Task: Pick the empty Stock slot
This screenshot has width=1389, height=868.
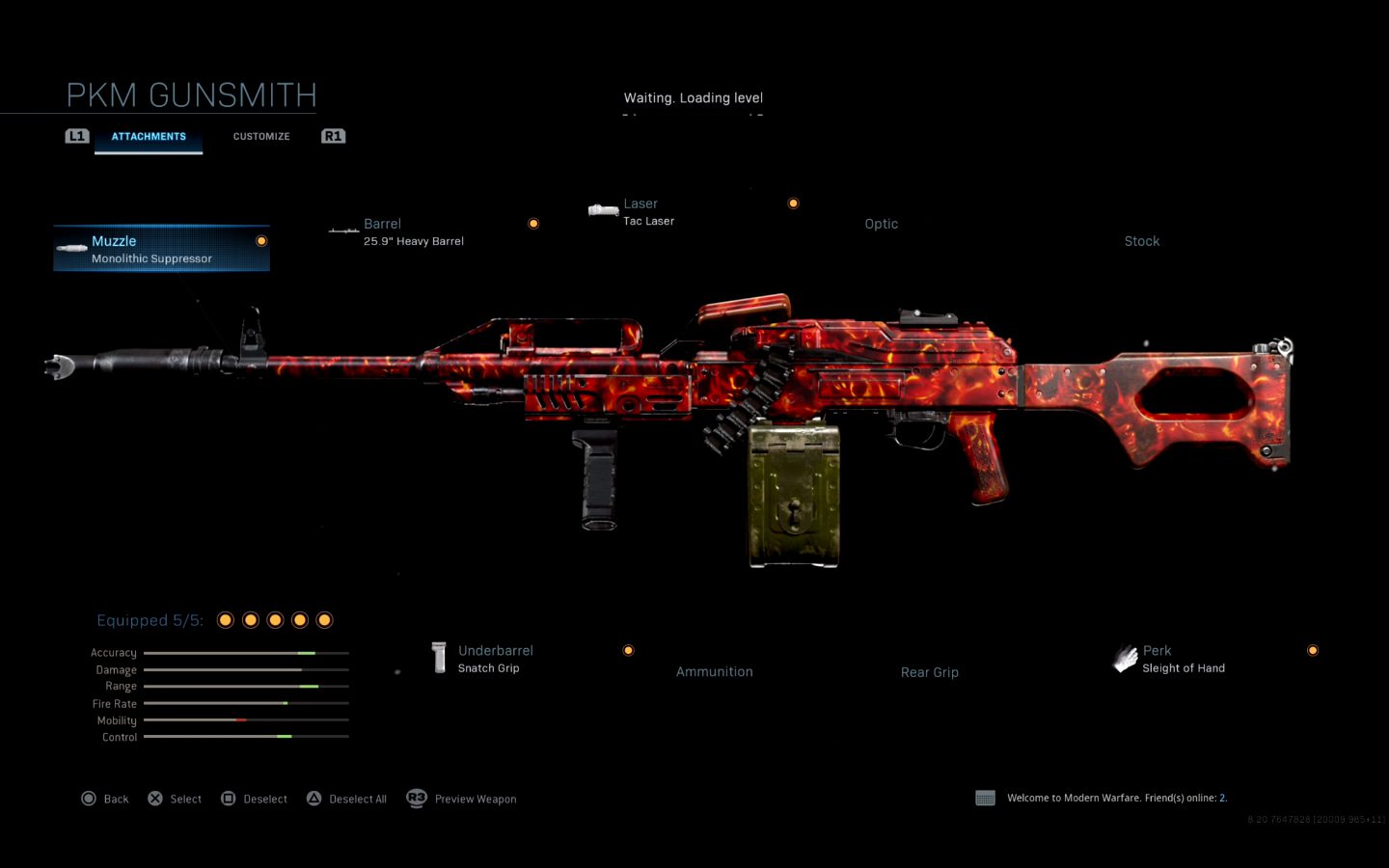Action: [x=1141, y=241]
